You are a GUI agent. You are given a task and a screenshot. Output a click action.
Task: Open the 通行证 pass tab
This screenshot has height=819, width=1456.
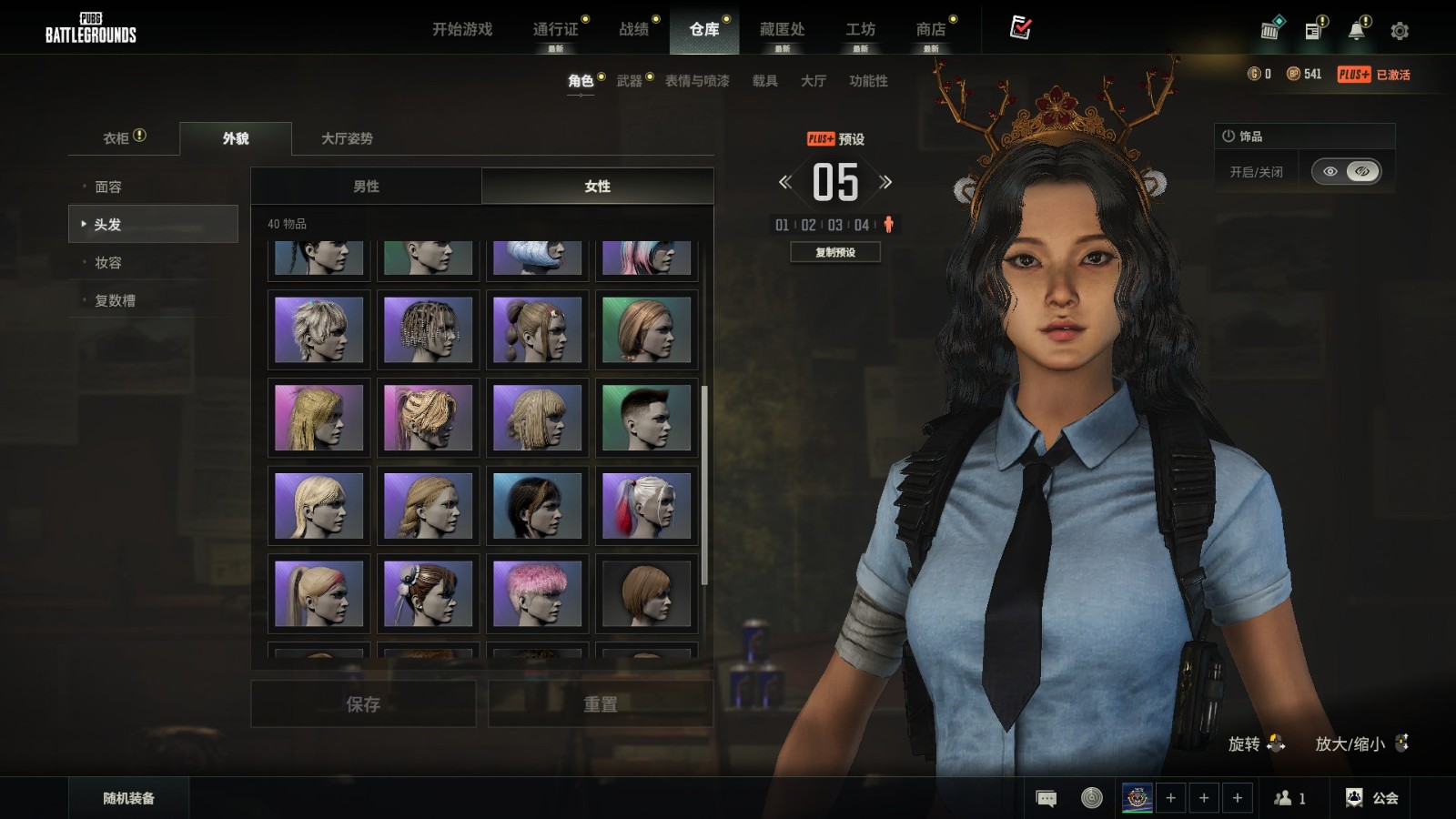pyautogui.click(x=555, y=29)
